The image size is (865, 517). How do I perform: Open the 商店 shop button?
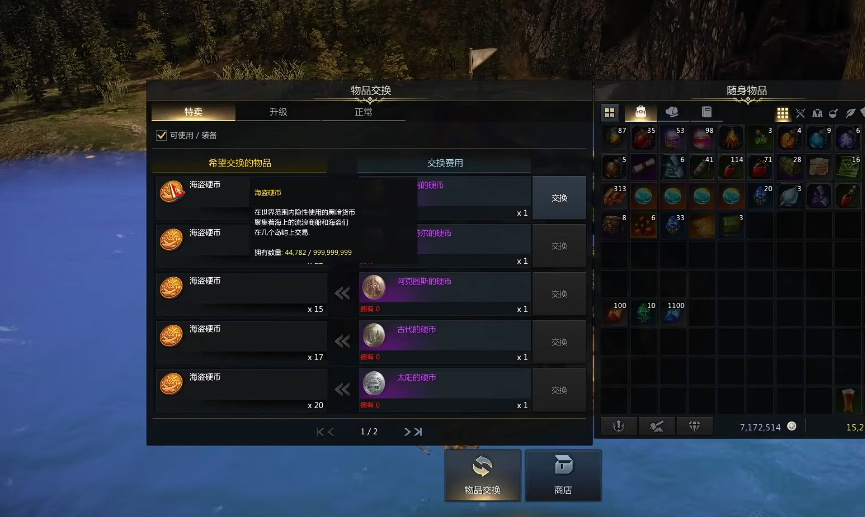[563, 475]
